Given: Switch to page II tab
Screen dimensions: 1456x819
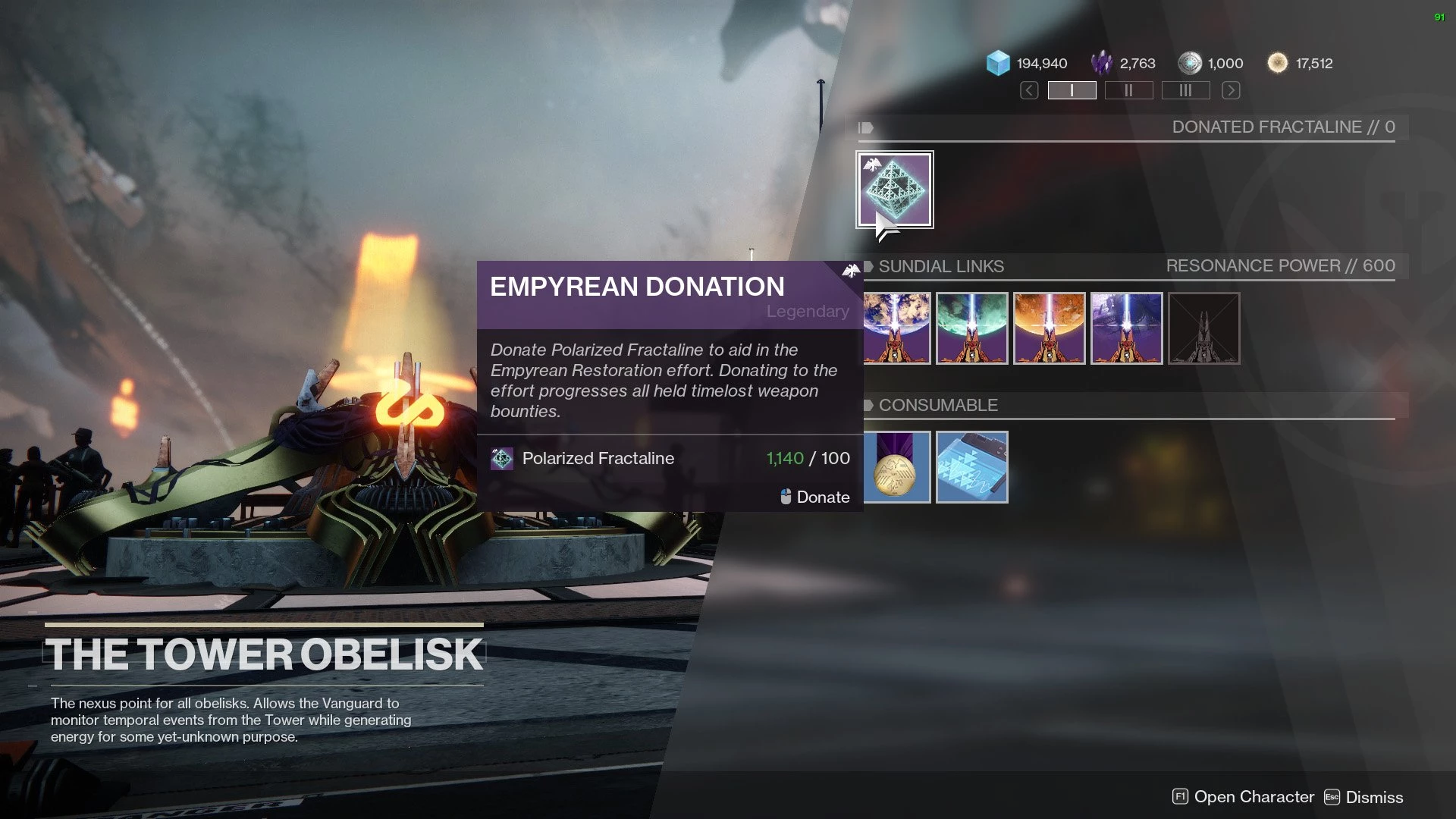Looking at the screenshot, I should coord(1128,91).
